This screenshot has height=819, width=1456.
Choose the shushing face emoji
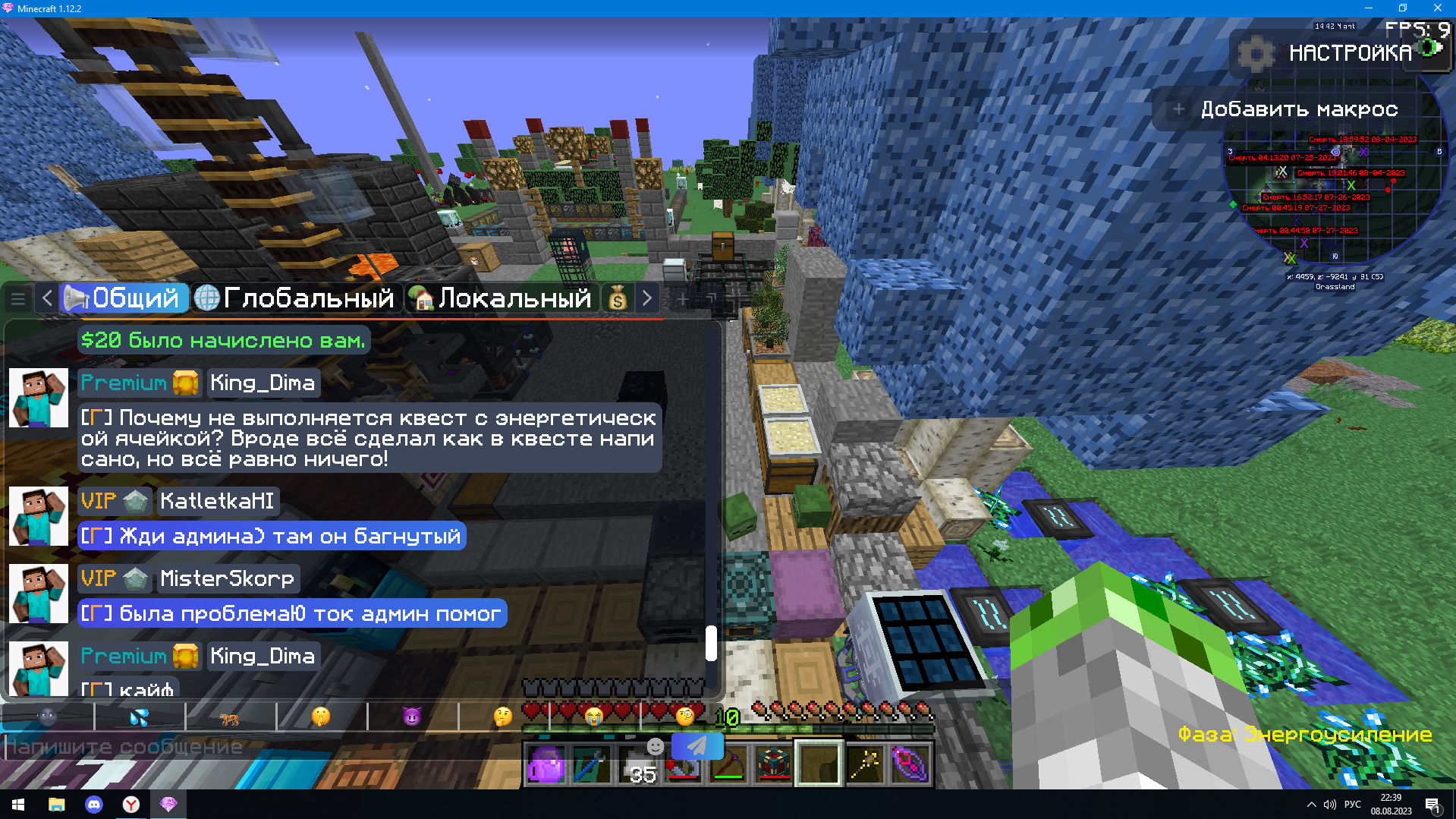pyautogui.click(x=321, y=716)
